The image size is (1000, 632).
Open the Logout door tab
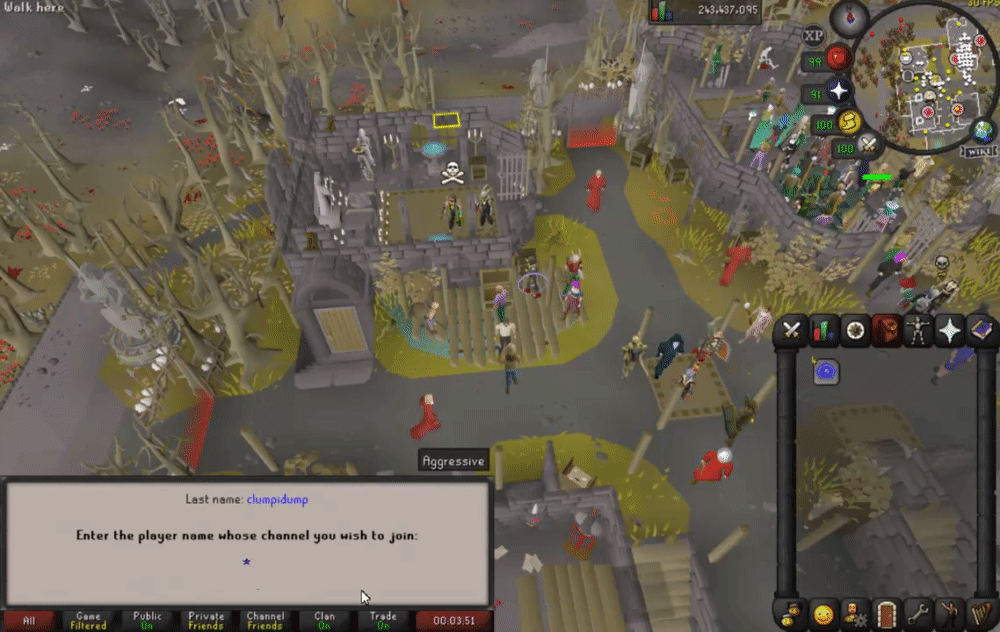click(x=886, y=612)
